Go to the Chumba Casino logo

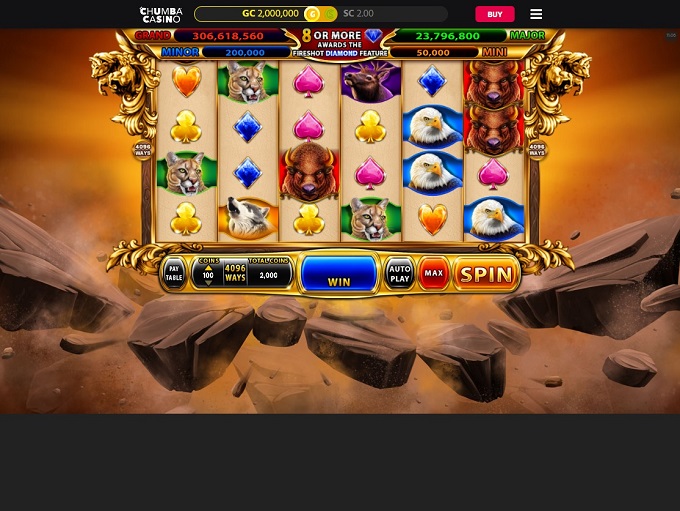pyautogui.click(x=160, y=14)
